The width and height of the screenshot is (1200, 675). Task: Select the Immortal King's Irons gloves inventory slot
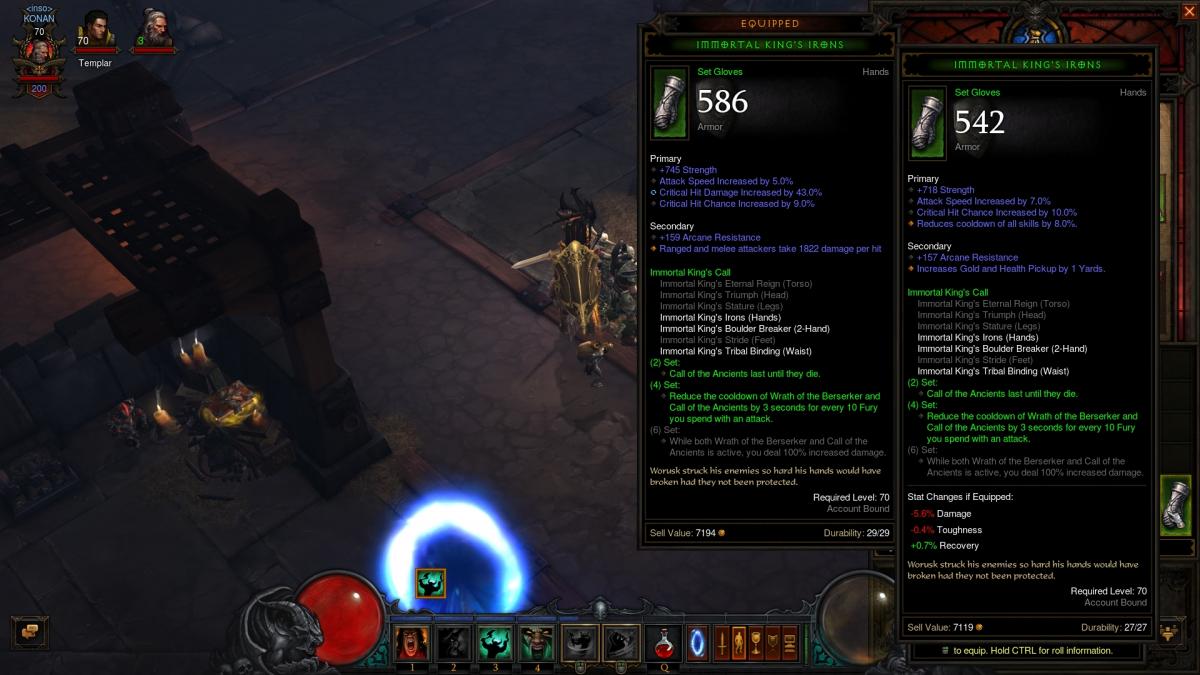pos(1177,507)
